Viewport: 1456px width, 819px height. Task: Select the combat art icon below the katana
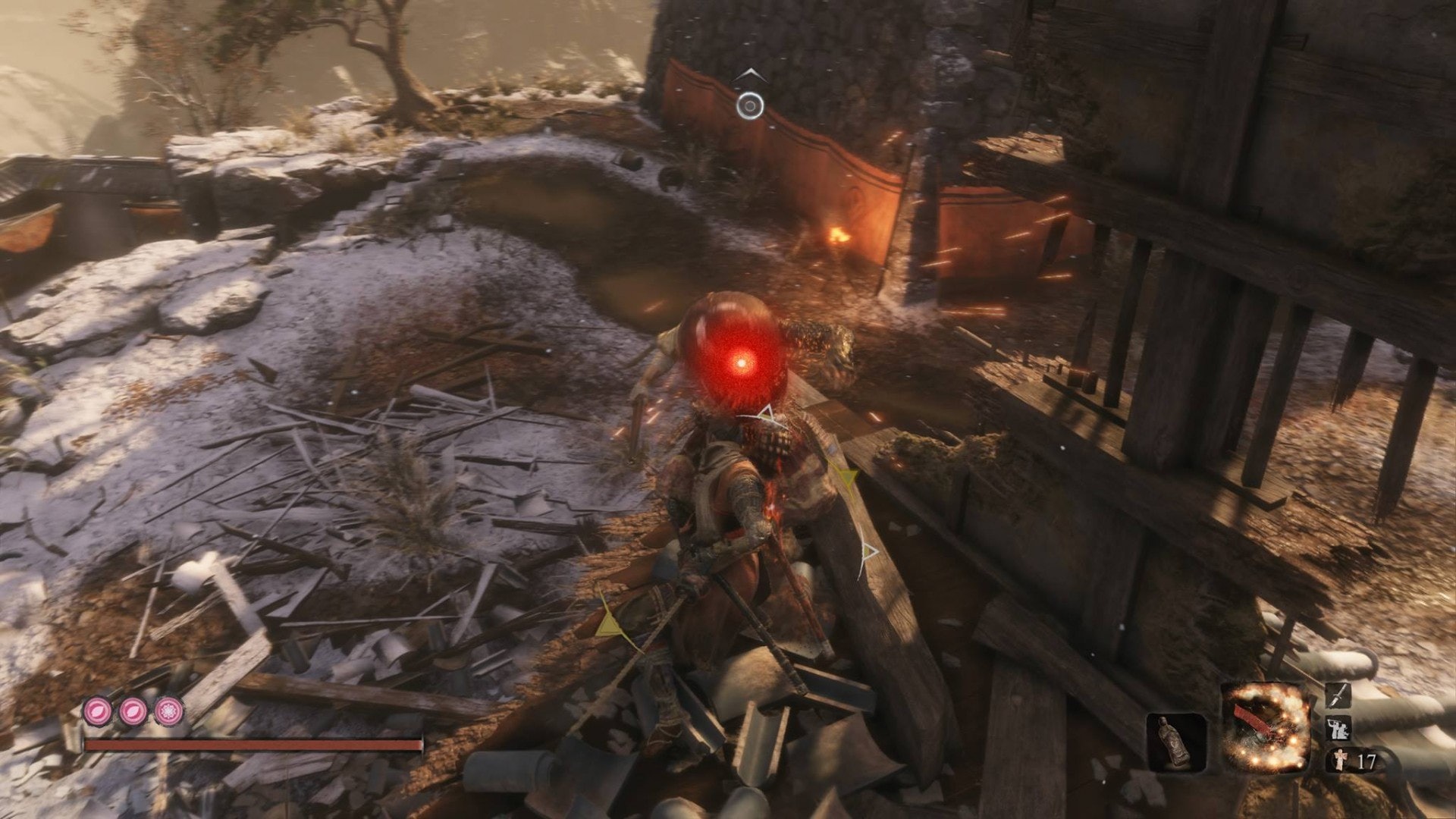click(1338, 730)
